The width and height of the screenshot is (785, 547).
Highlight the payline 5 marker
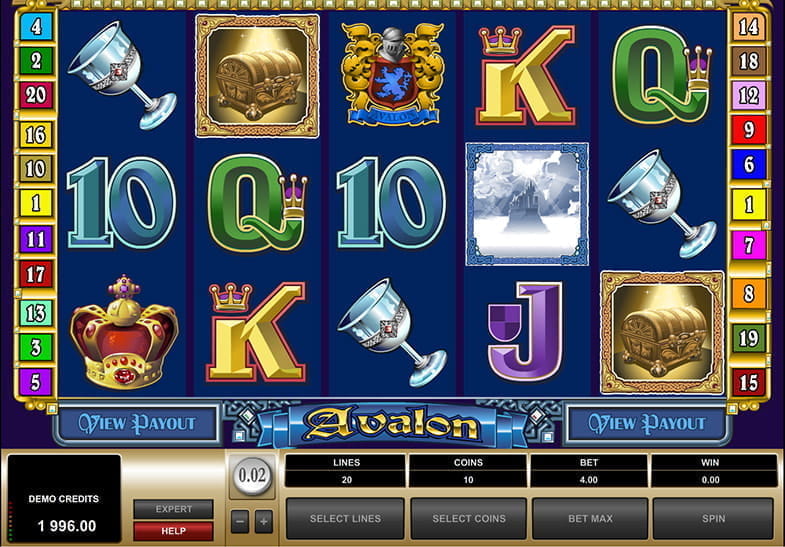pyautogui.click(x=35, y=381)
